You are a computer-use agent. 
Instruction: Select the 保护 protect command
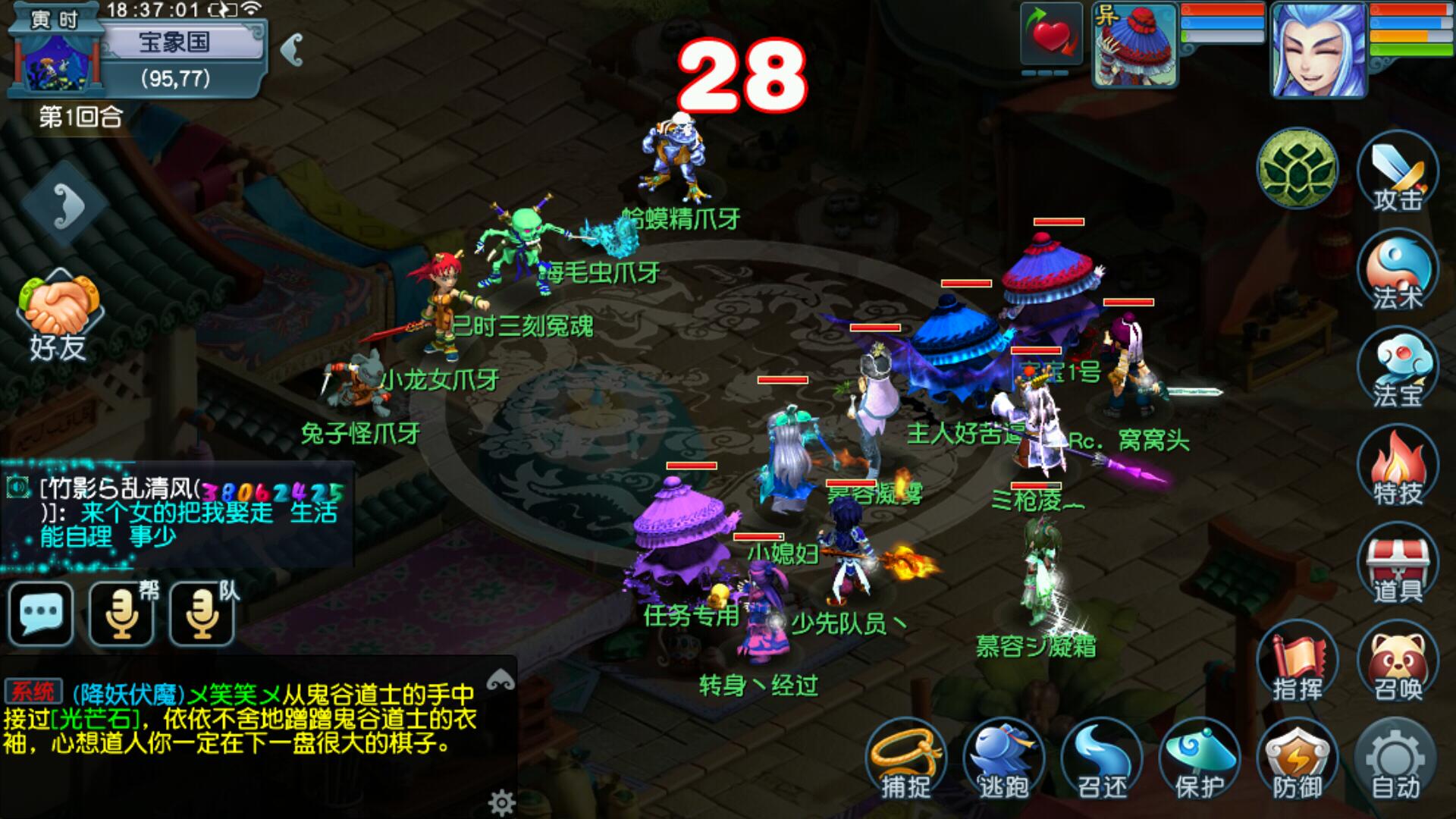1200,760
